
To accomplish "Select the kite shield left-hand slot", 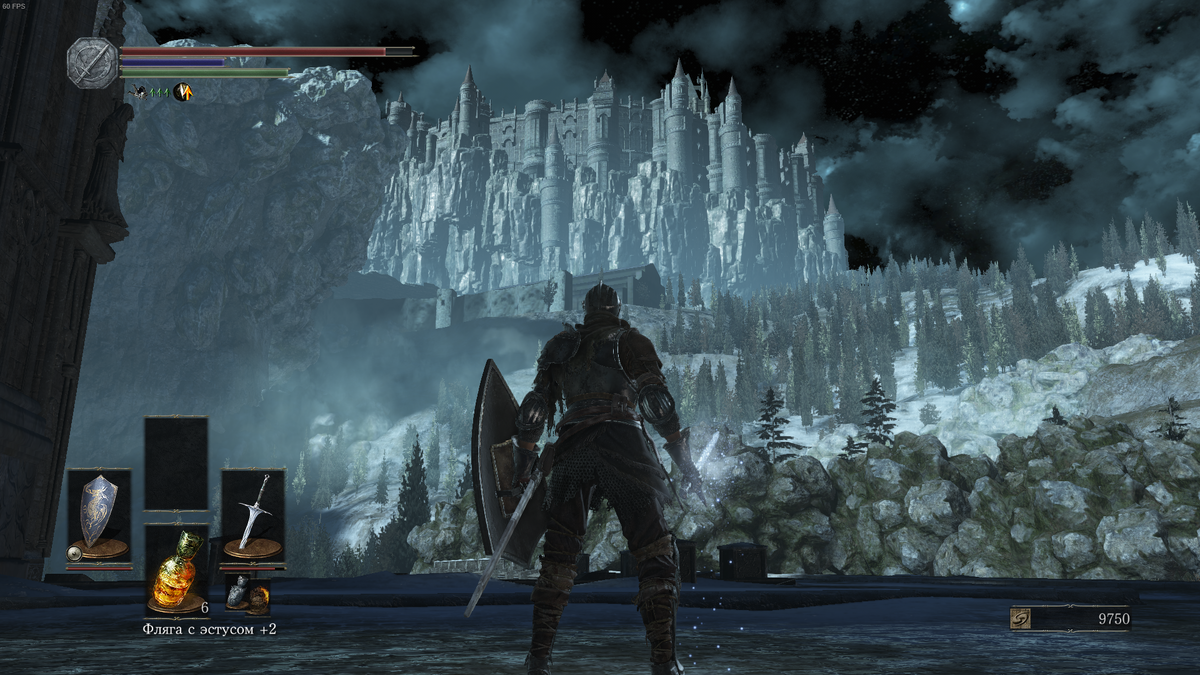I will (x=99, y=515).
